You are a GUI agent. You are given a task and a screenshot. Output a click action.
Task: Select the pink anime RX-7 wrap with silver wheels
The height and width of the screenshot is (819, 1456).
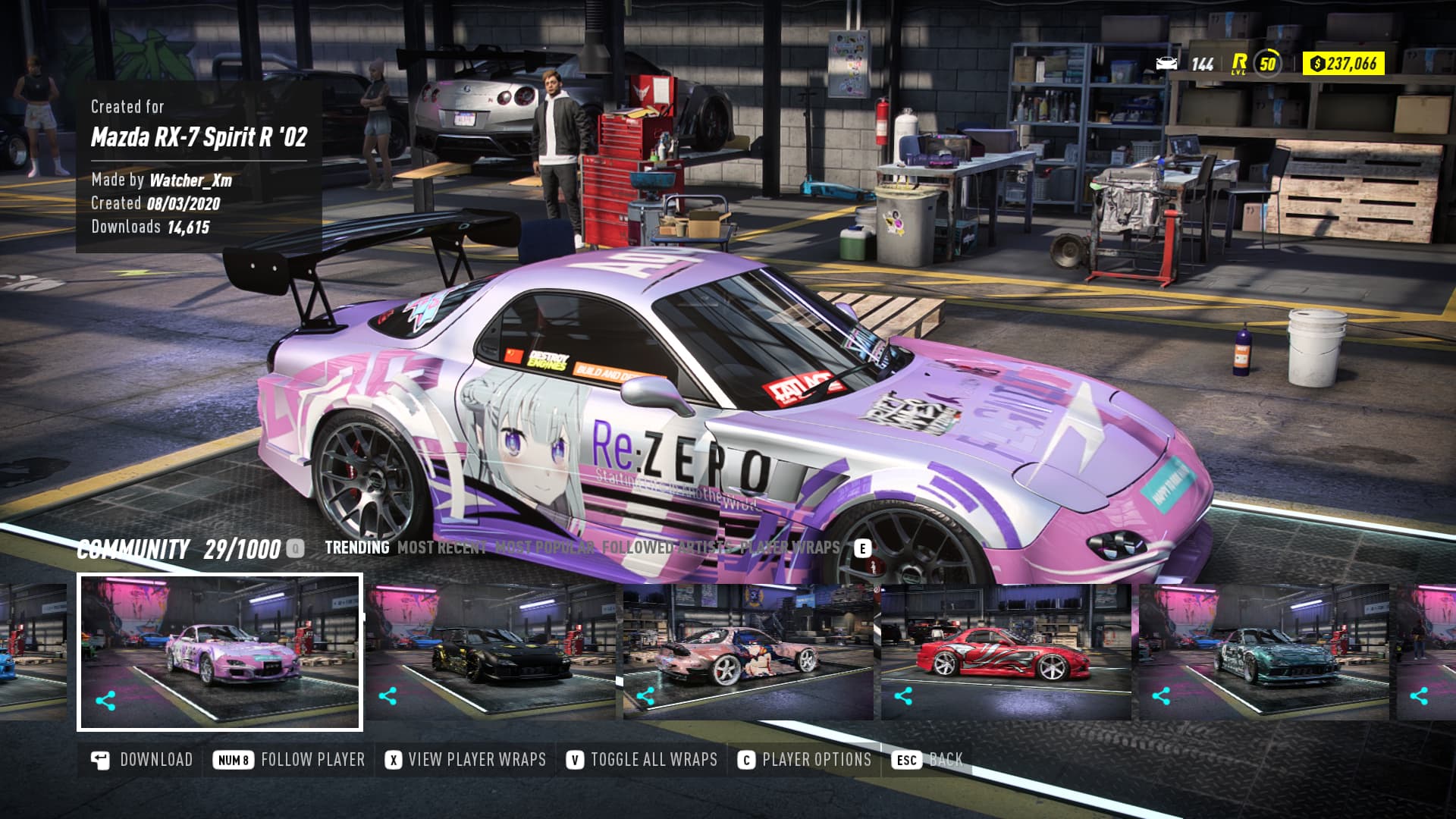point(748,652)
